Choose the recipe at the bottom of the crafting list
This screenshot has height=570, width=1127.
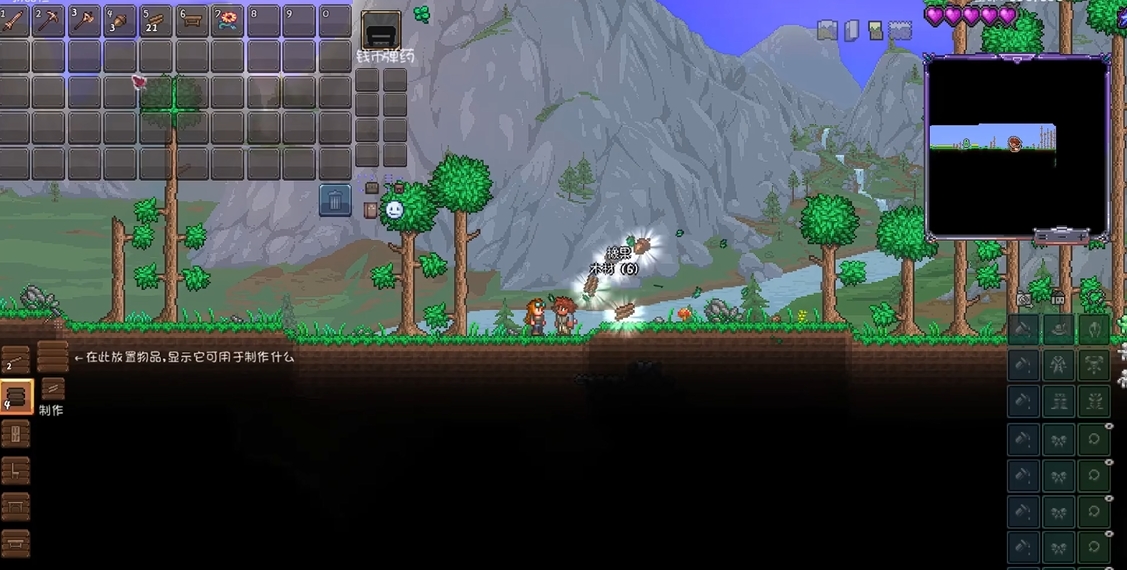16,543
